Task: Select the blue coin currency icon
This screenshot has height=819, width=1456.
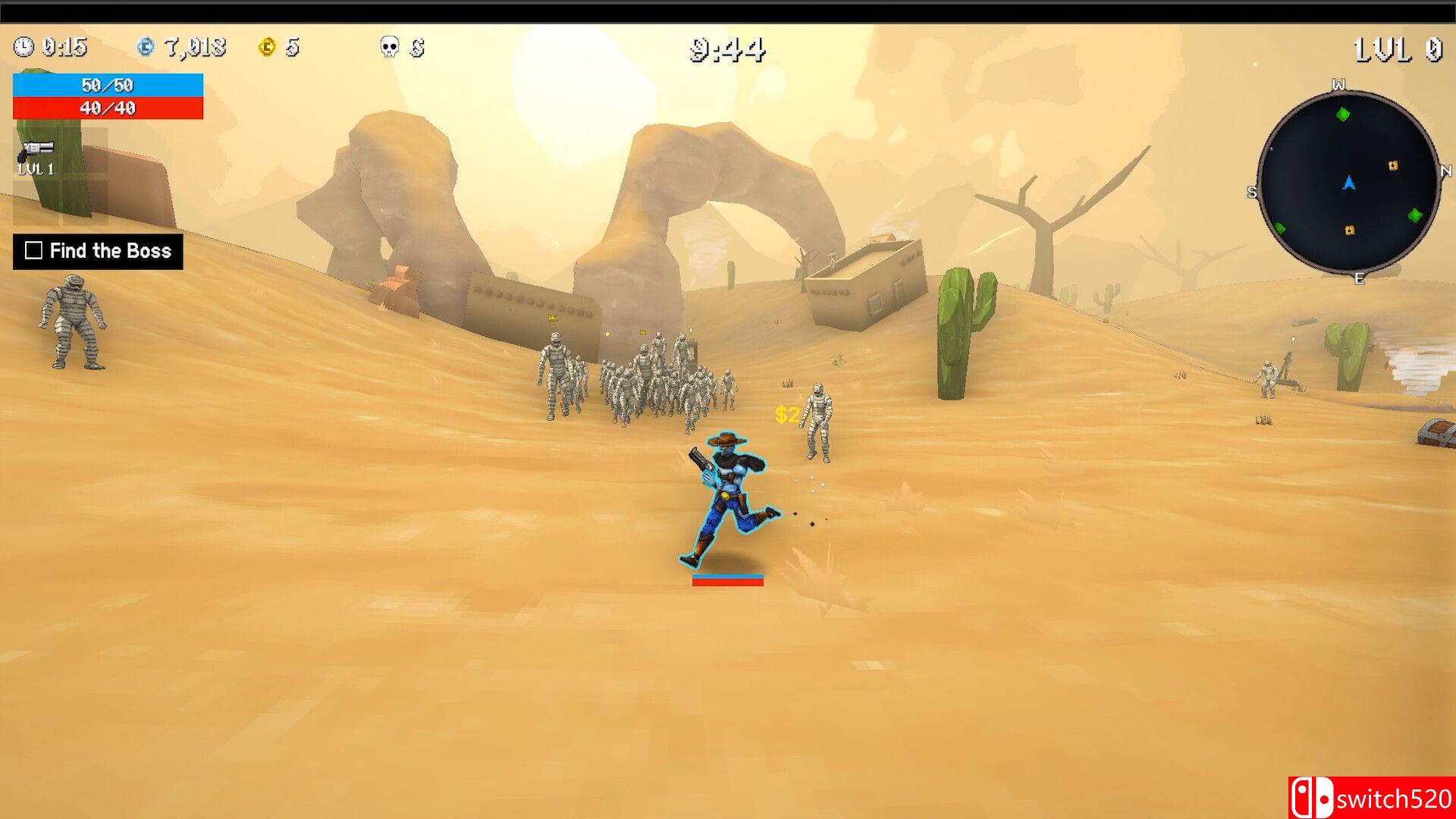Action: click(x=146, y=48)
